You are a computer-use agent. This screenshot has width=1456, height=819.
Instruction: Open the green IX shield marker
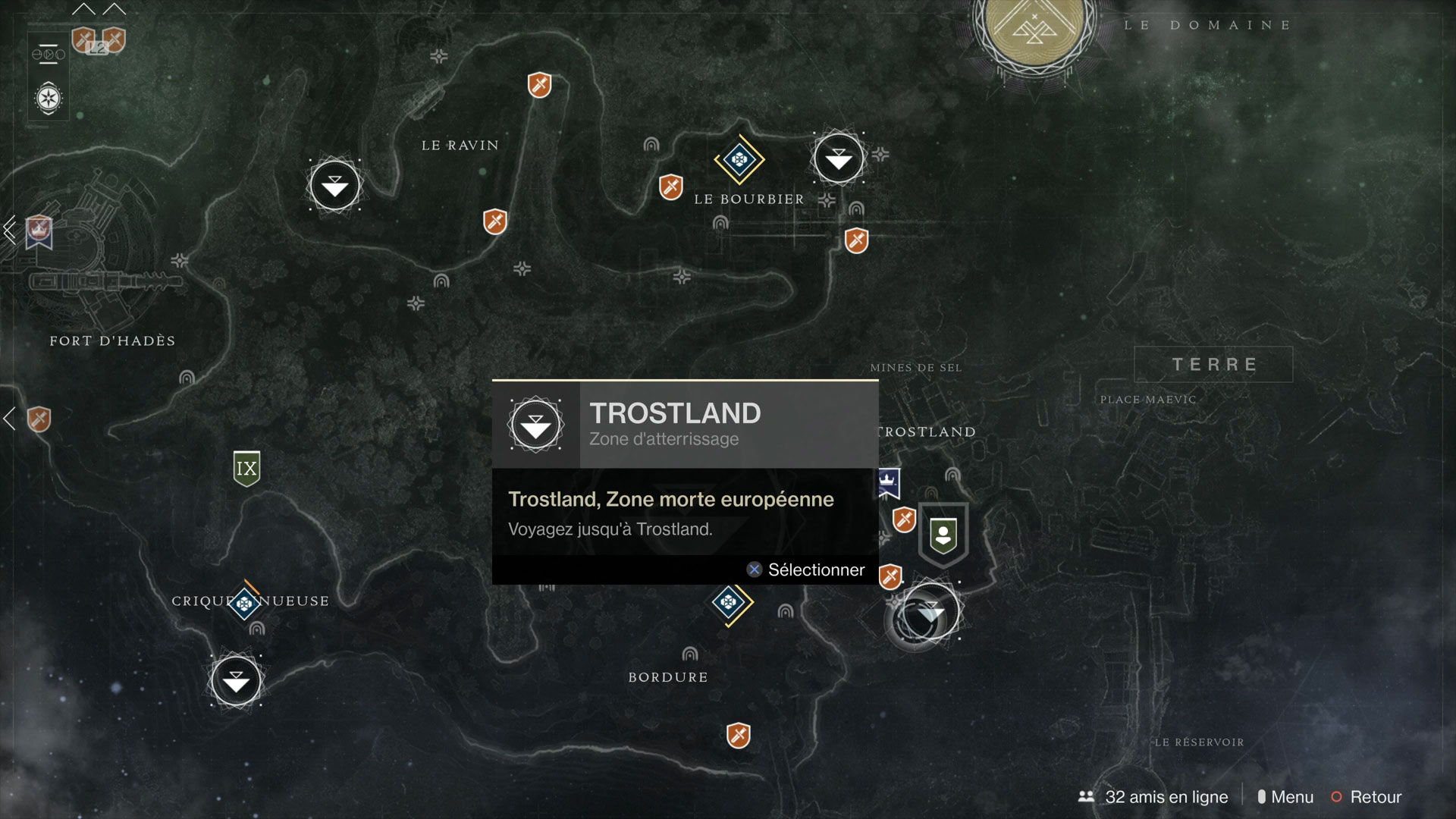[246, 468]
